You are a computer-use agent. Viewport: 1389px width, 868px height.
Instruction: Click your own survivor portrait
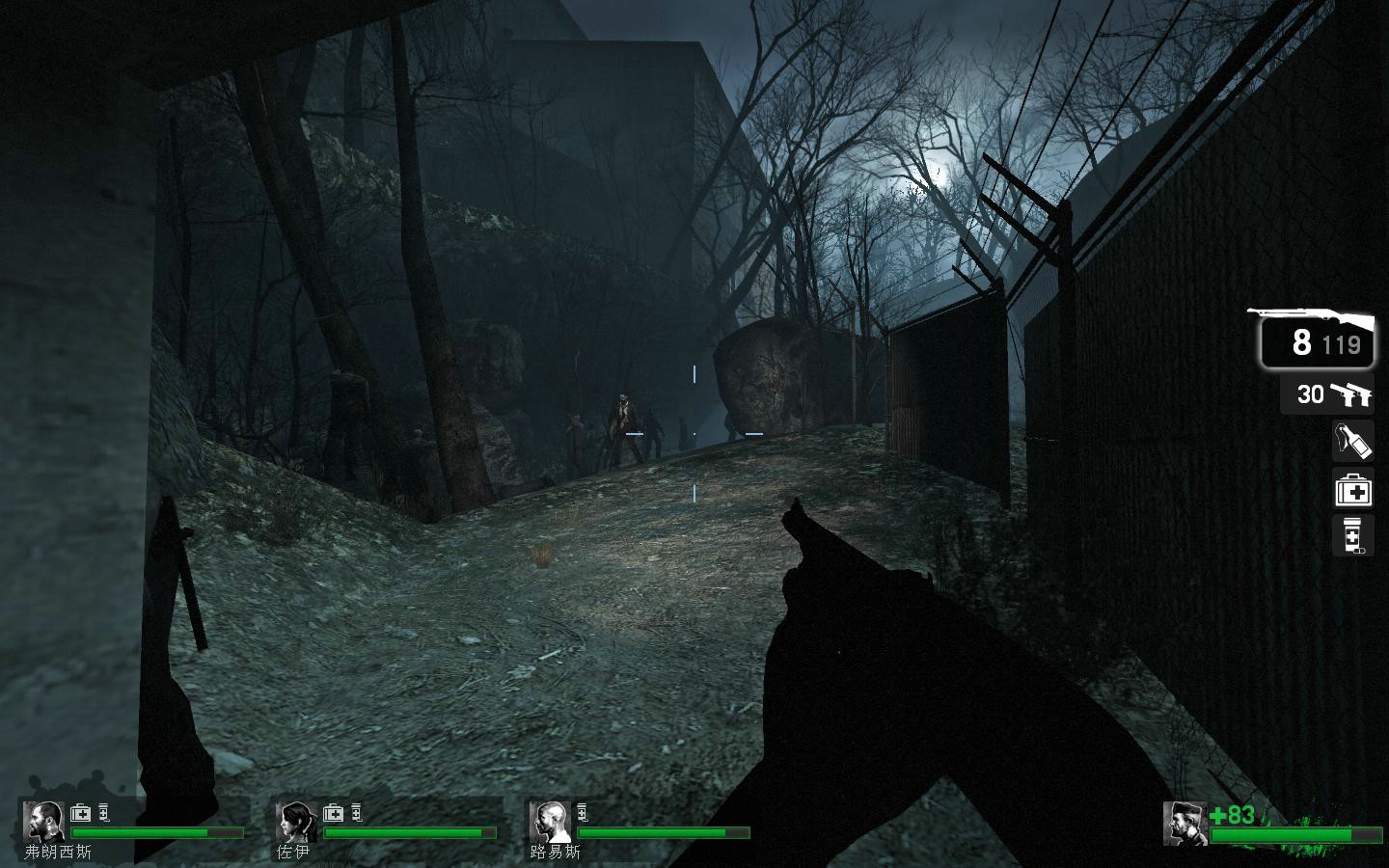(1185, 824)
